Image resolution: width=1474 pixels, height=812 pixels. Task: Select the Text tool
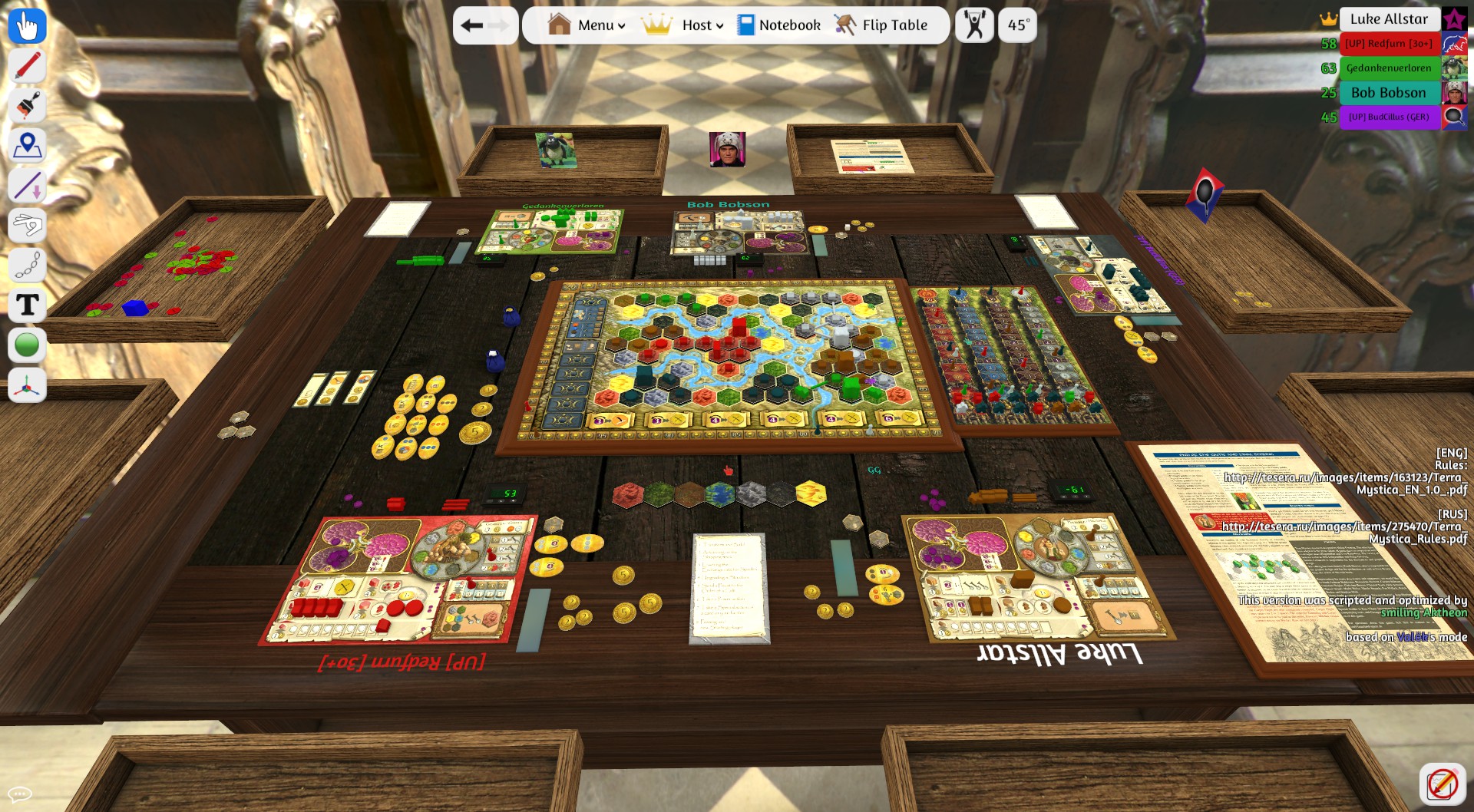pos(27,305)
